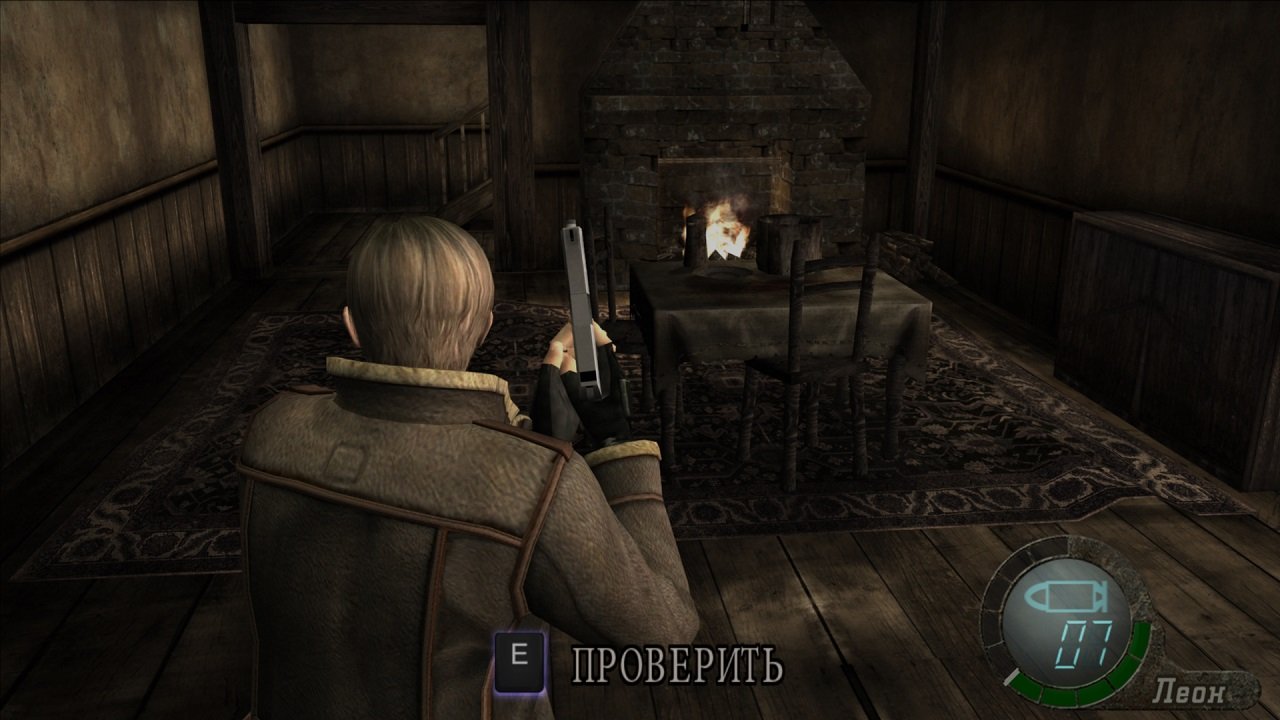This screenshot has height=720, width=1280.
Task: Click the pistol in Leon's hand
Action: click(x=586, y=300)
